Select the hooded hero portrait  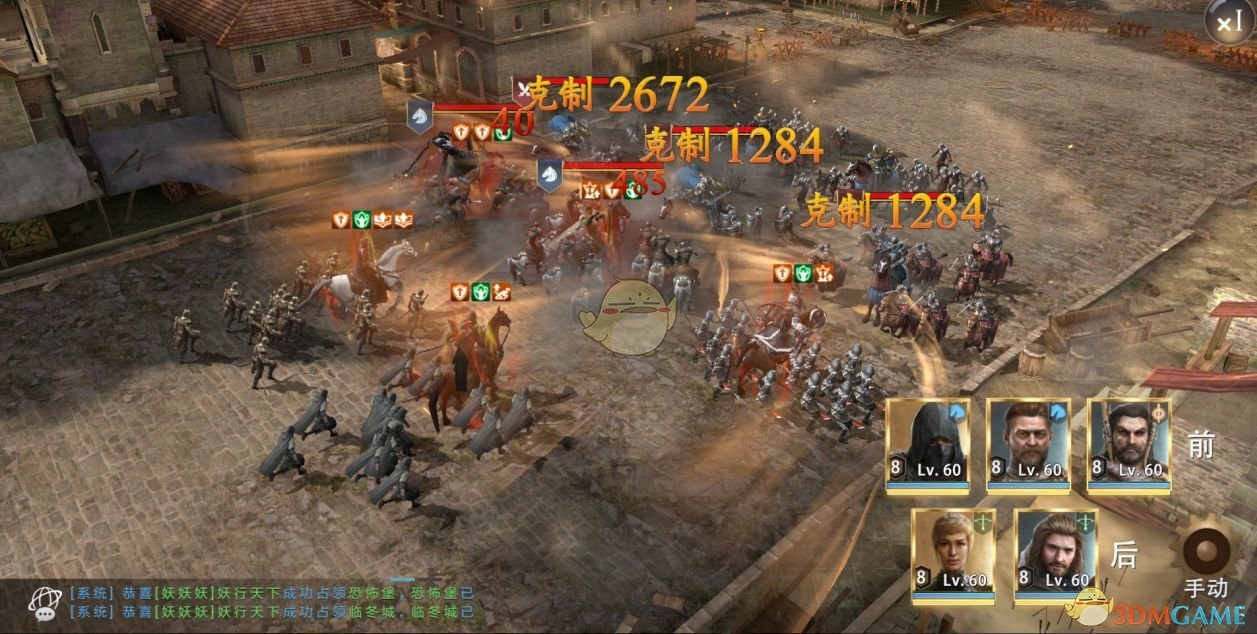pyautogui.click(x=927, y=444)
